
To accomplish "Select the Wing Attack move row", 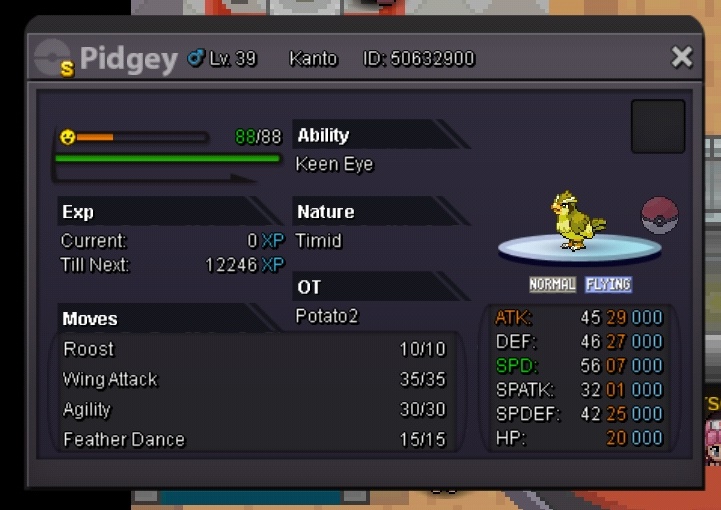I will pyautogui.click(x=254, y=379).
